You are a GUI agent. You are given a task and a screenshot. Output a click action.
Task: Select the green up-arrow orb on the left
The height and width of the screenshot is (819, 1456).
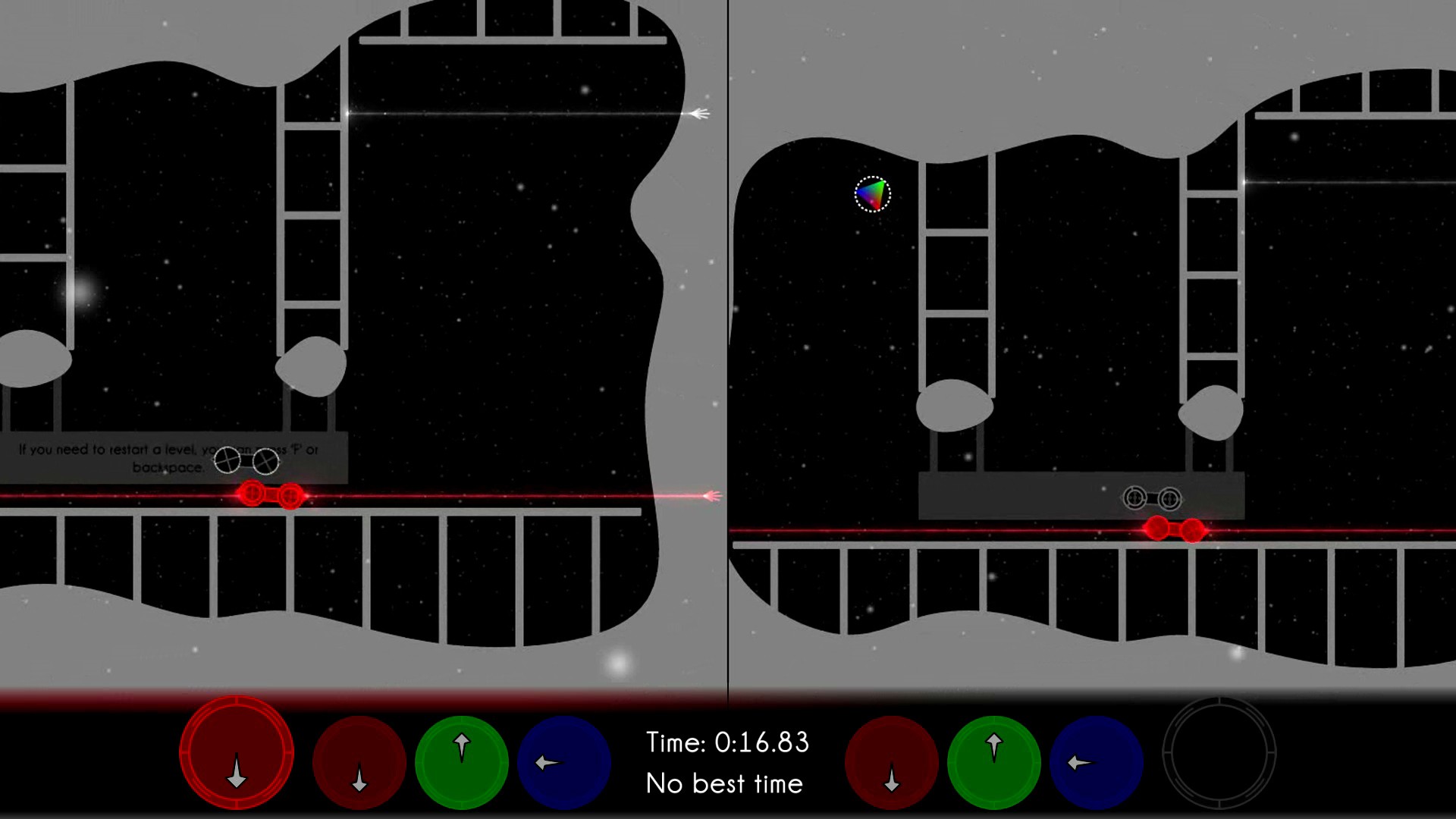coord(461,762)
